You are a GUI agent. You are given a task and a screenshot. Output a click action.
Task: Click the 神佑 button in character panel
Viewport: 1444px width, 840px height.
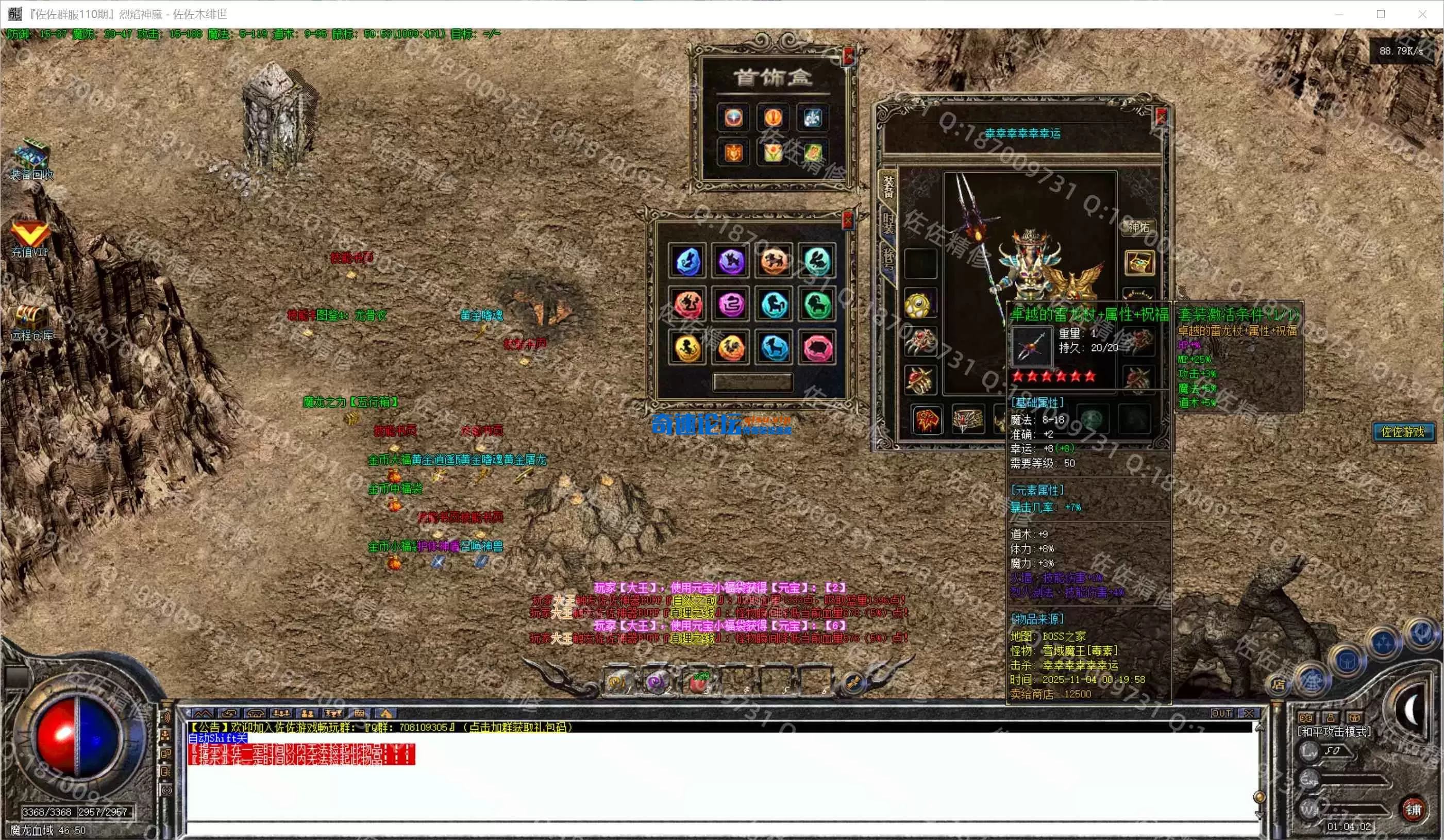pyautogui.click(x=1138, y=227)
